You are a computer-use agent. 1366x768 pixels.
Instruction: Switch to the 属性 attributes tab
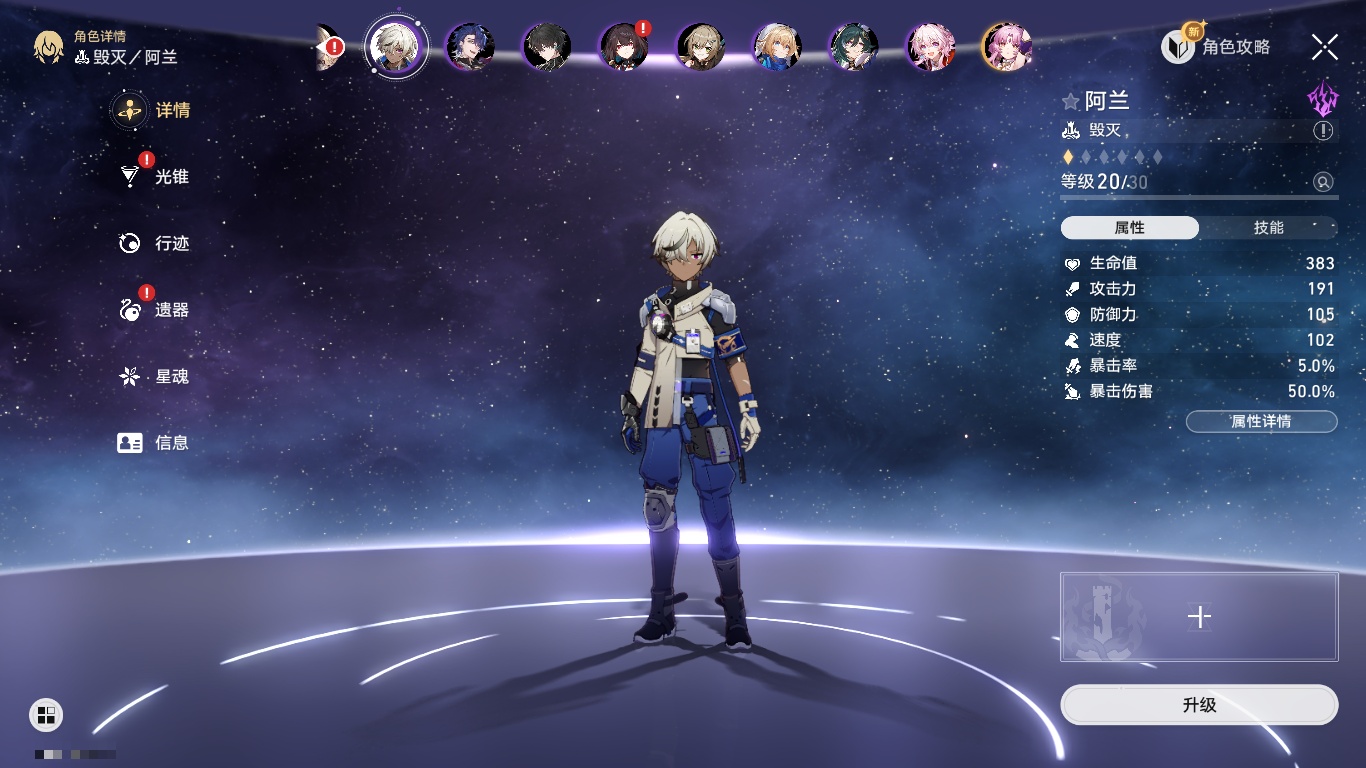[x=1129, y=228]
